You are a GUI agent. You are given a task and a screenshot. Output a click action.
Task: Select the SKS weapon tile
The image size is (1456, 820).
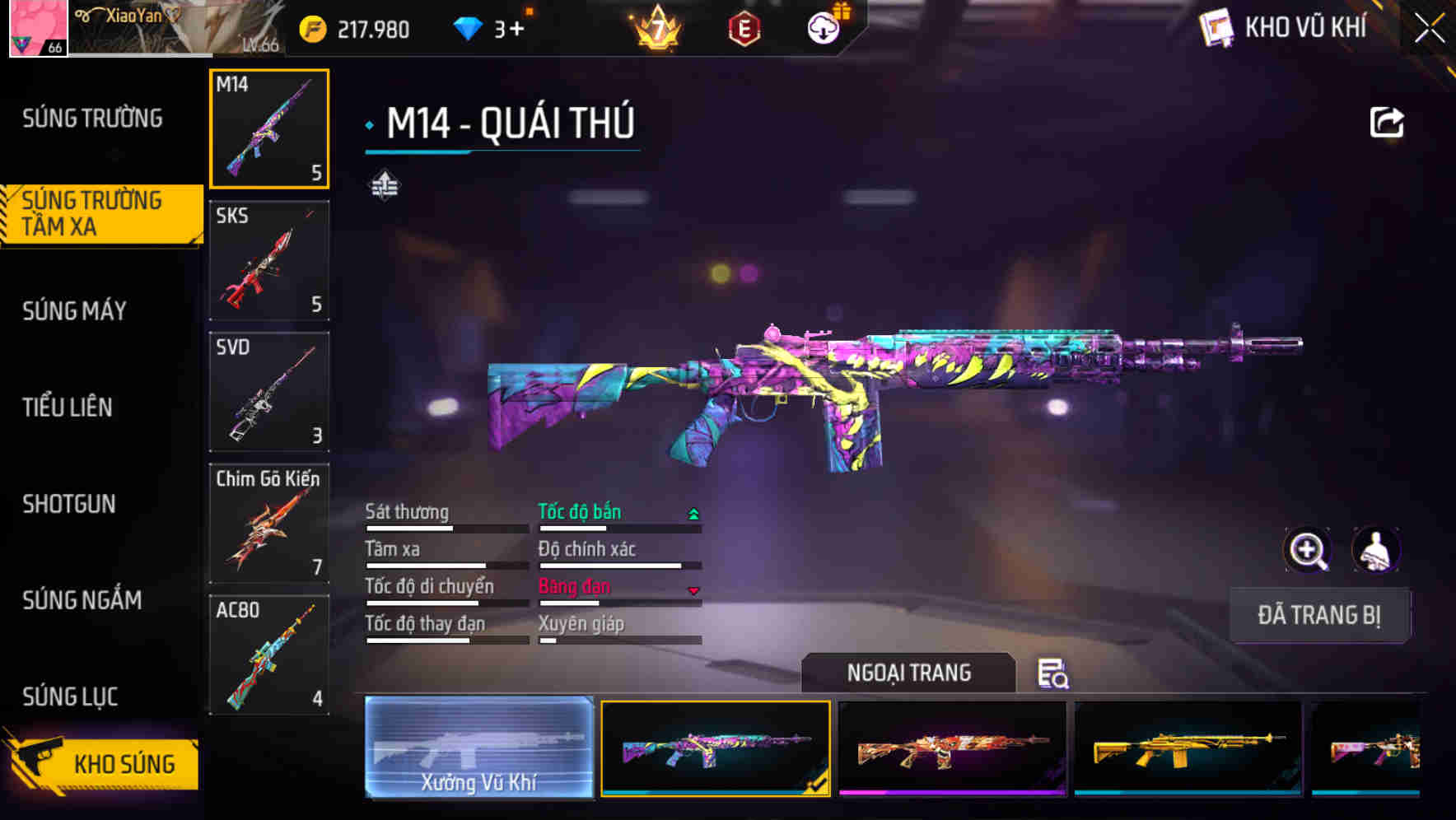(269, 260)
